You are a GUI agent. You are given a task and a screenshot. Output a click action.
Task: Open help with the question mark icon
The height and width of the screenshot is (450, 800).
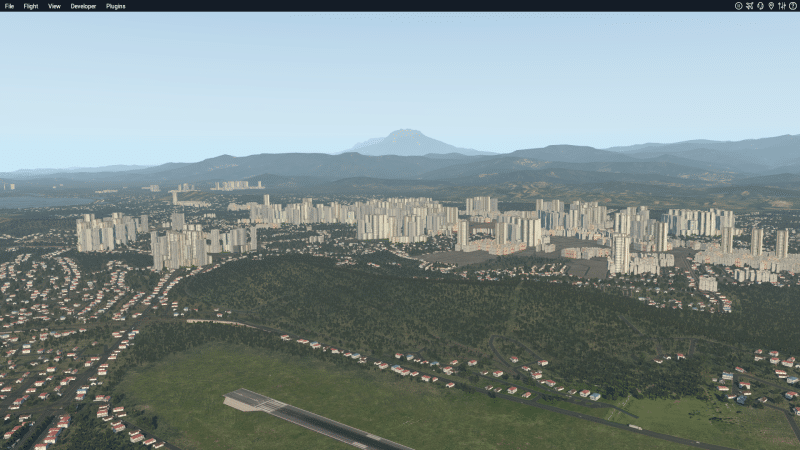tap(792, 6)
